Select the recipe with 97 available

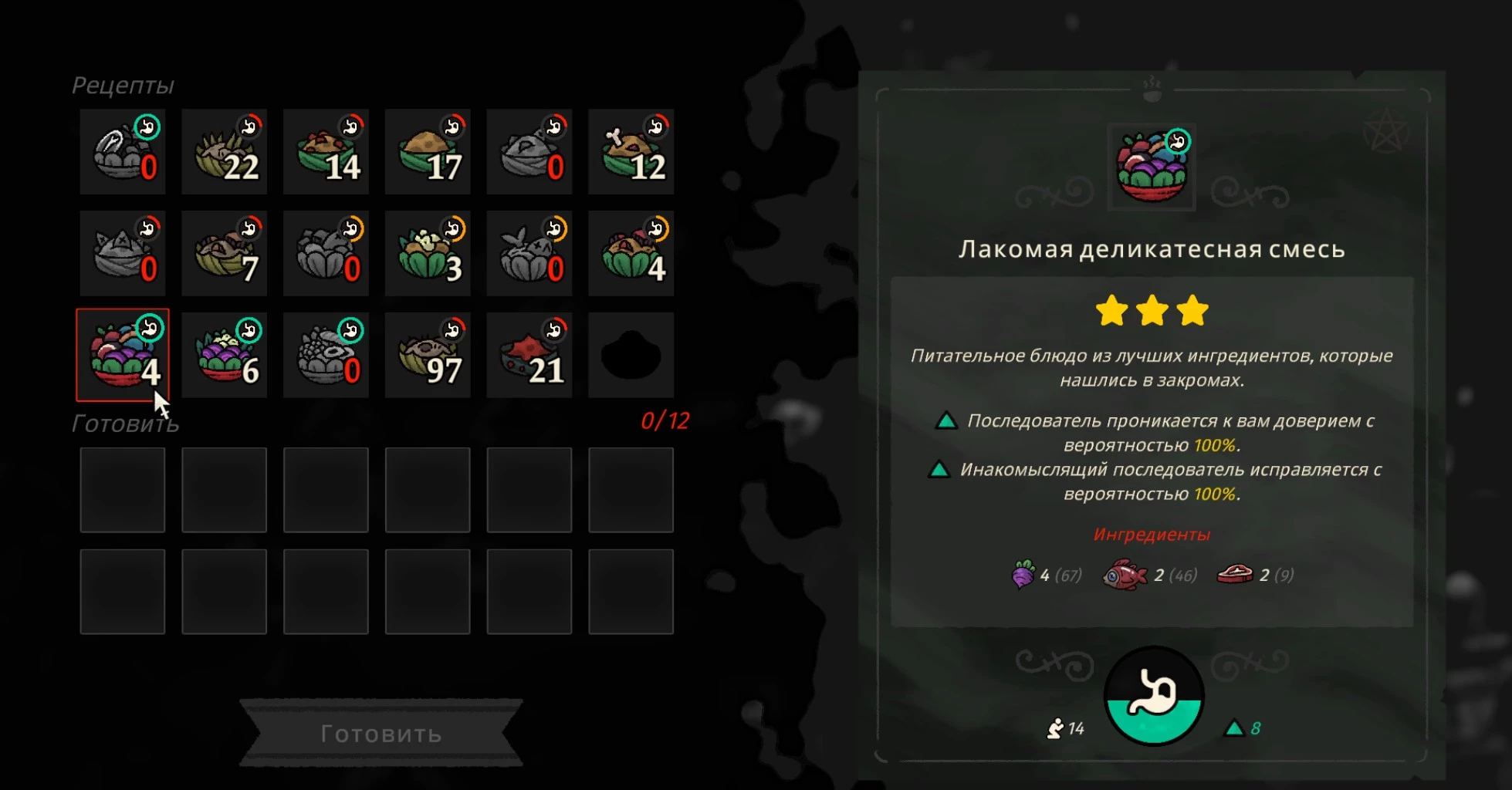(428, 355)
